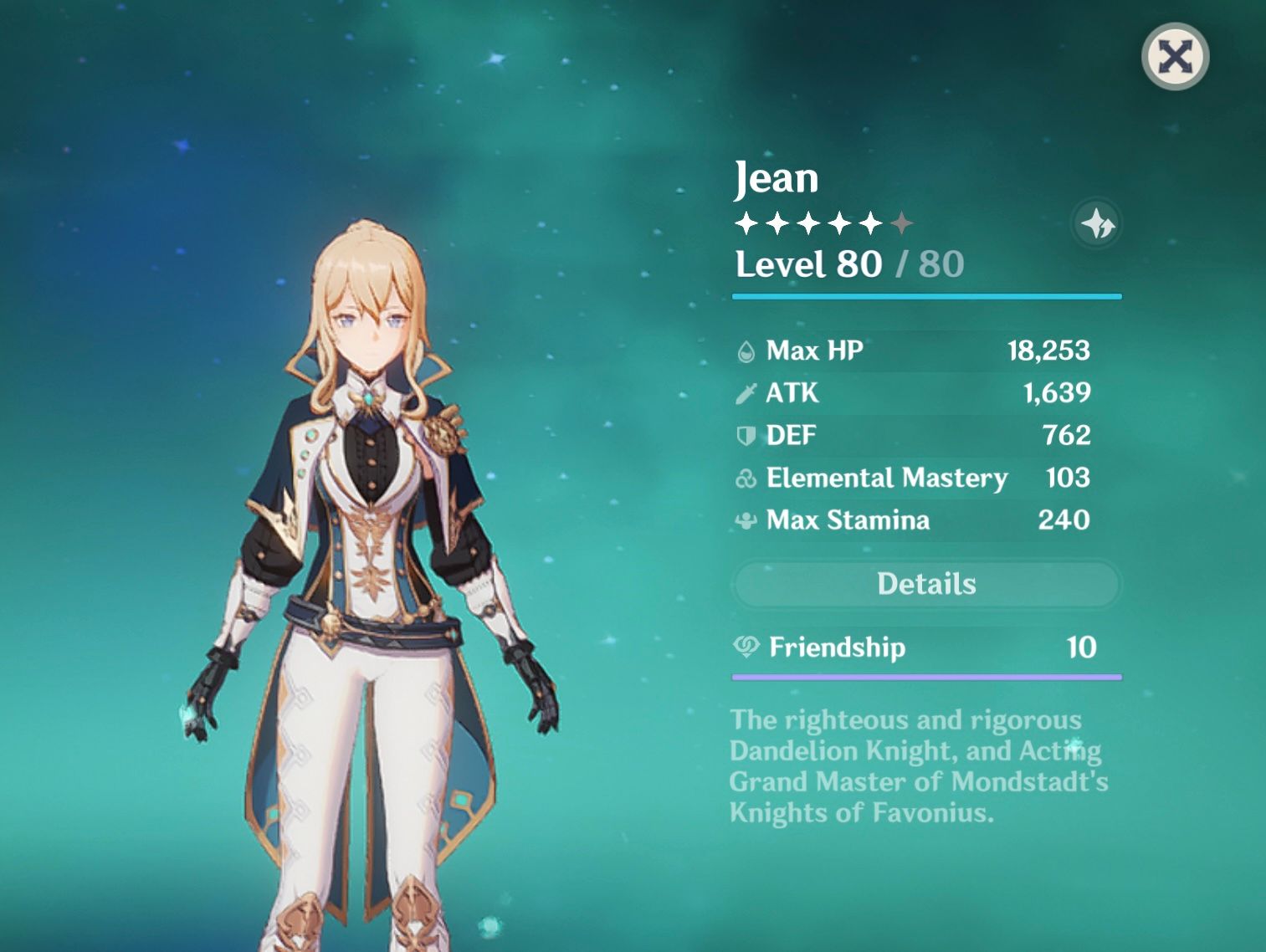Select the first filled rarity star

tap(745, 223)
